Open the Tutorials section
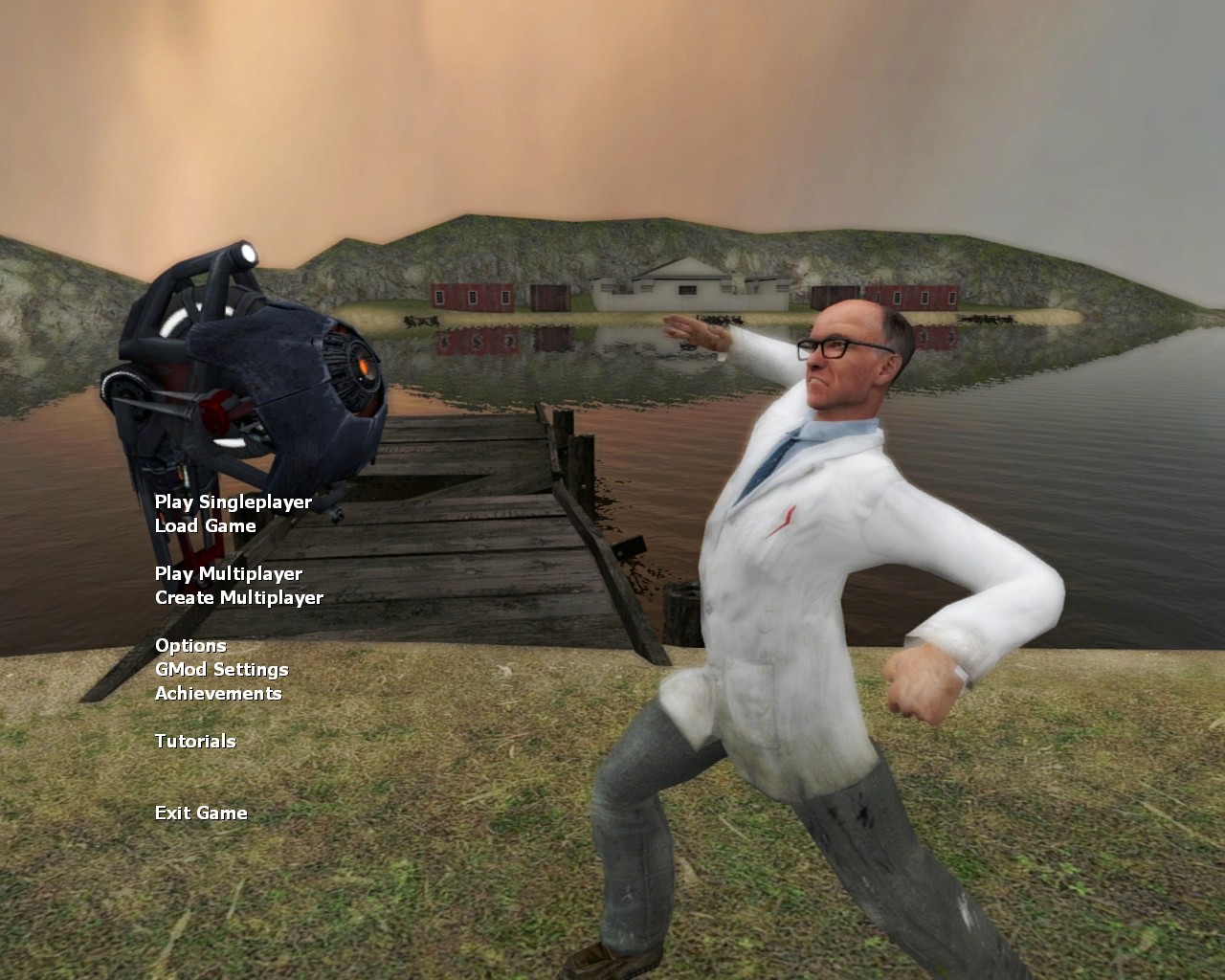Viewport: 1225px width, 980px height. pos(195,741)
